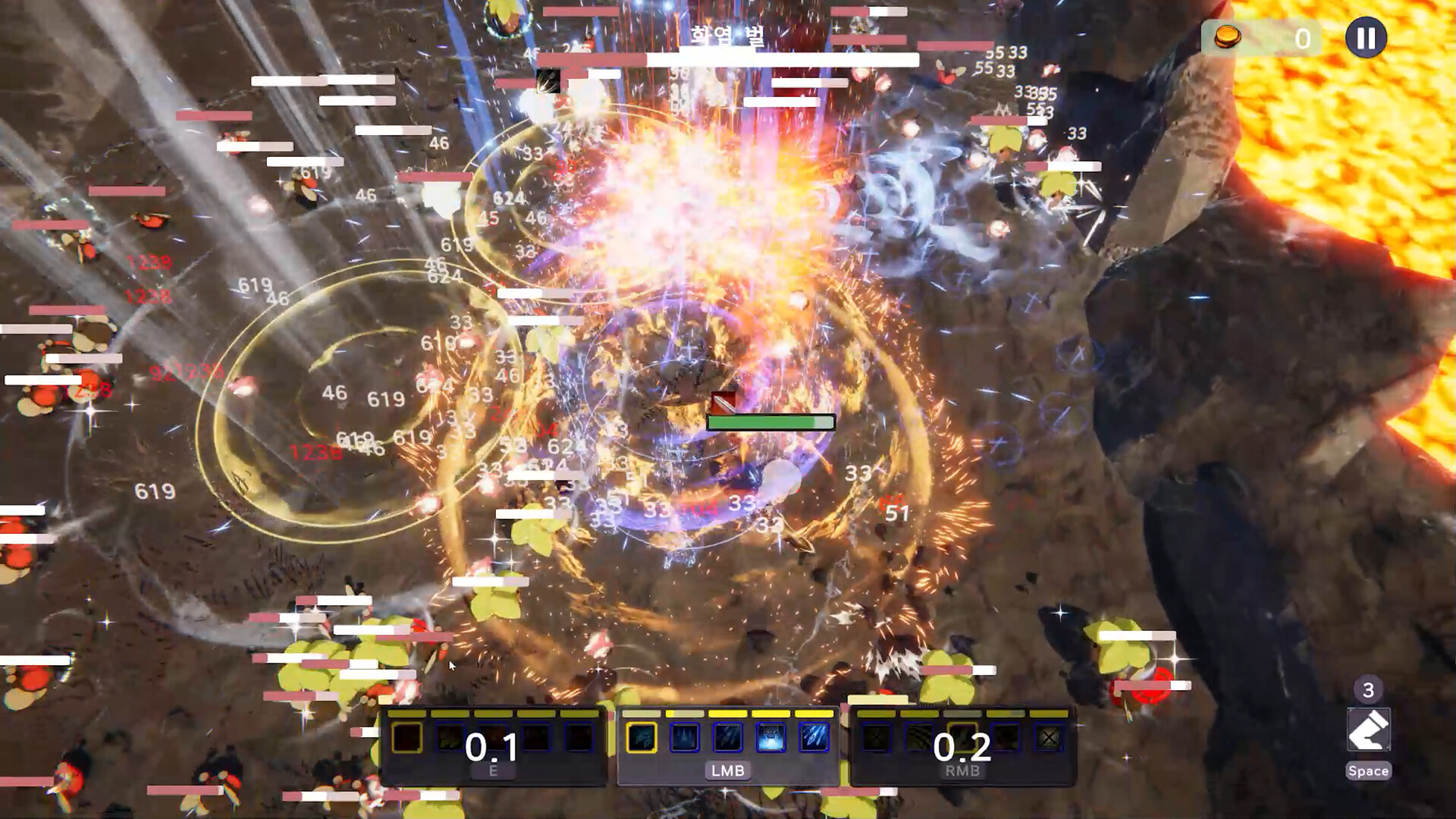Click the crossed-out last RMB skill slot

[x=1049, y=738]
